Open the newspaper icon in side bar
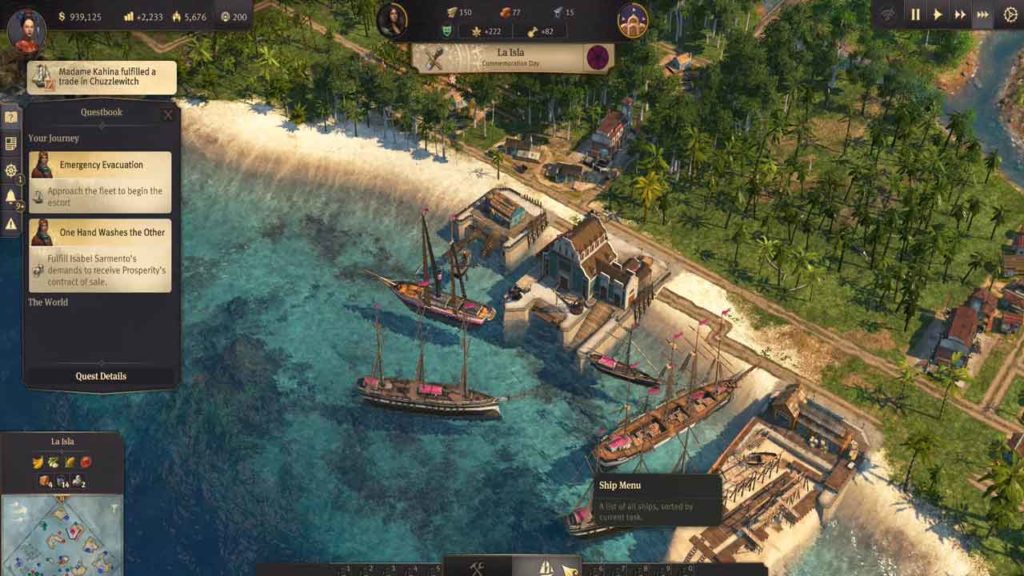The height and width of the screenshot is (576, 1024). tap(11, 143)
